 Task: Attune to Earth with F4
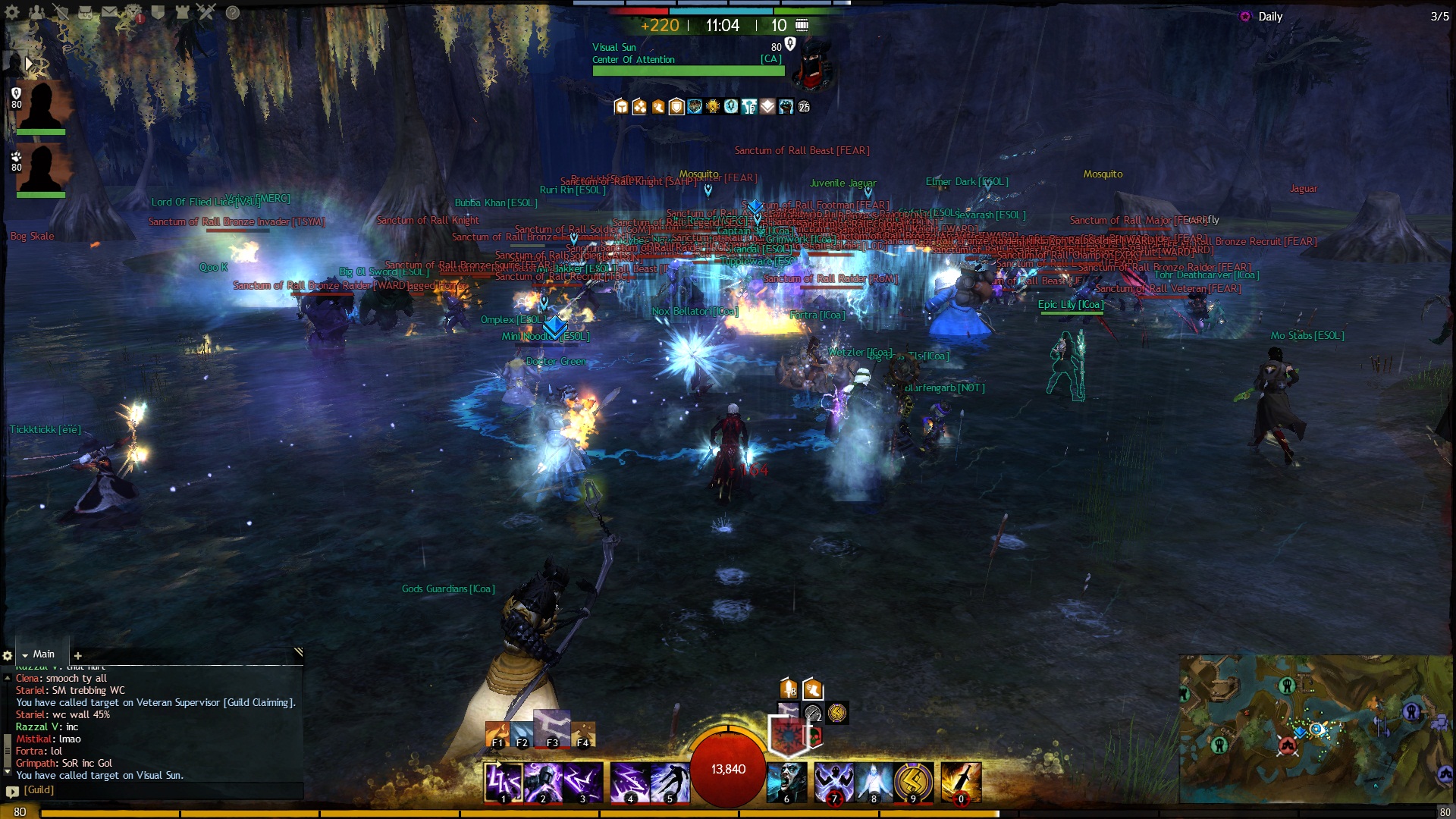pyautogui.click(x=583, y=735)
